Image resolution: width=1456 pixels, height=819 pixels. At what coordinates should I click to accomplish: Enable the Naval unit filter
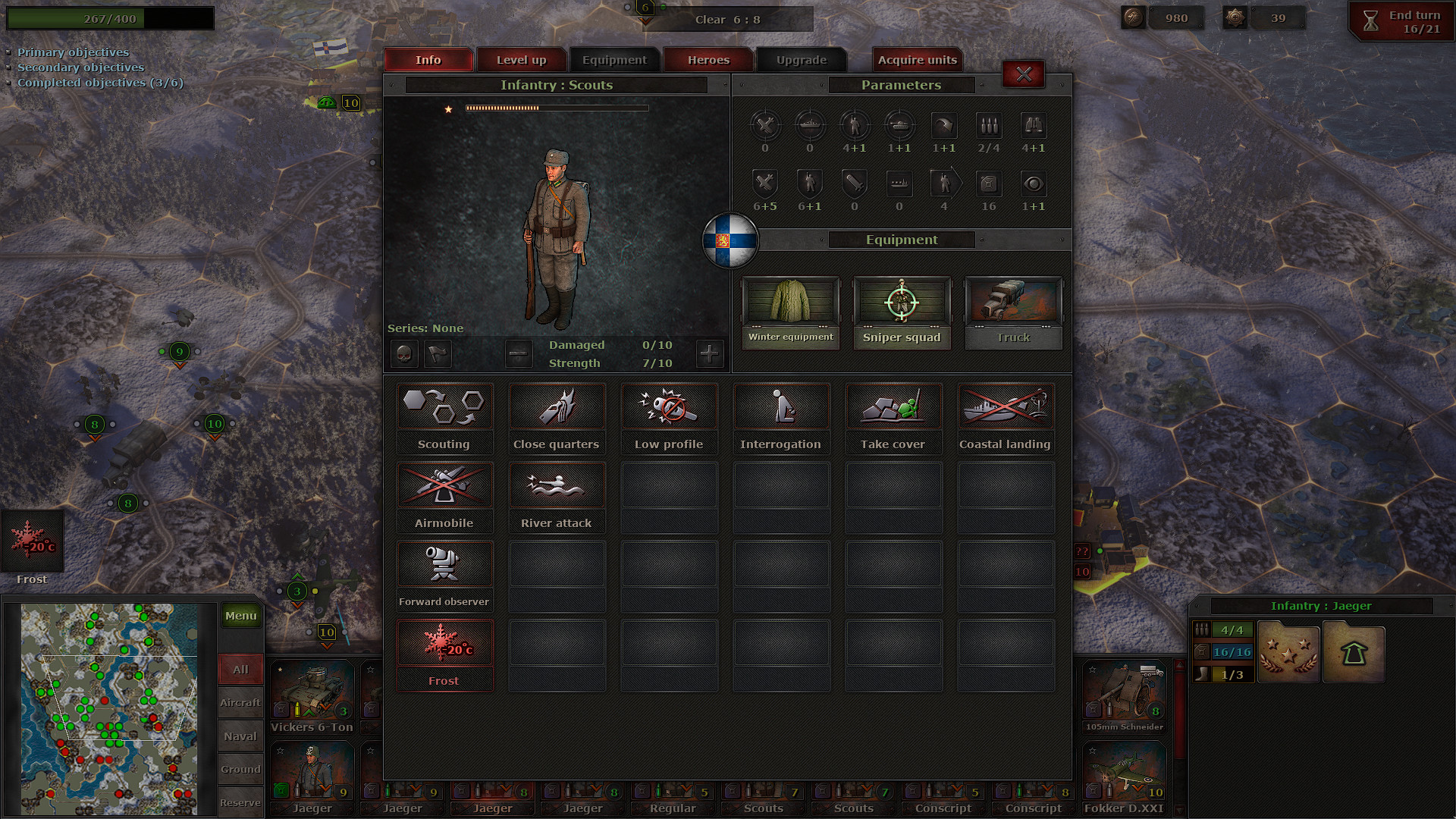[240, 736]
